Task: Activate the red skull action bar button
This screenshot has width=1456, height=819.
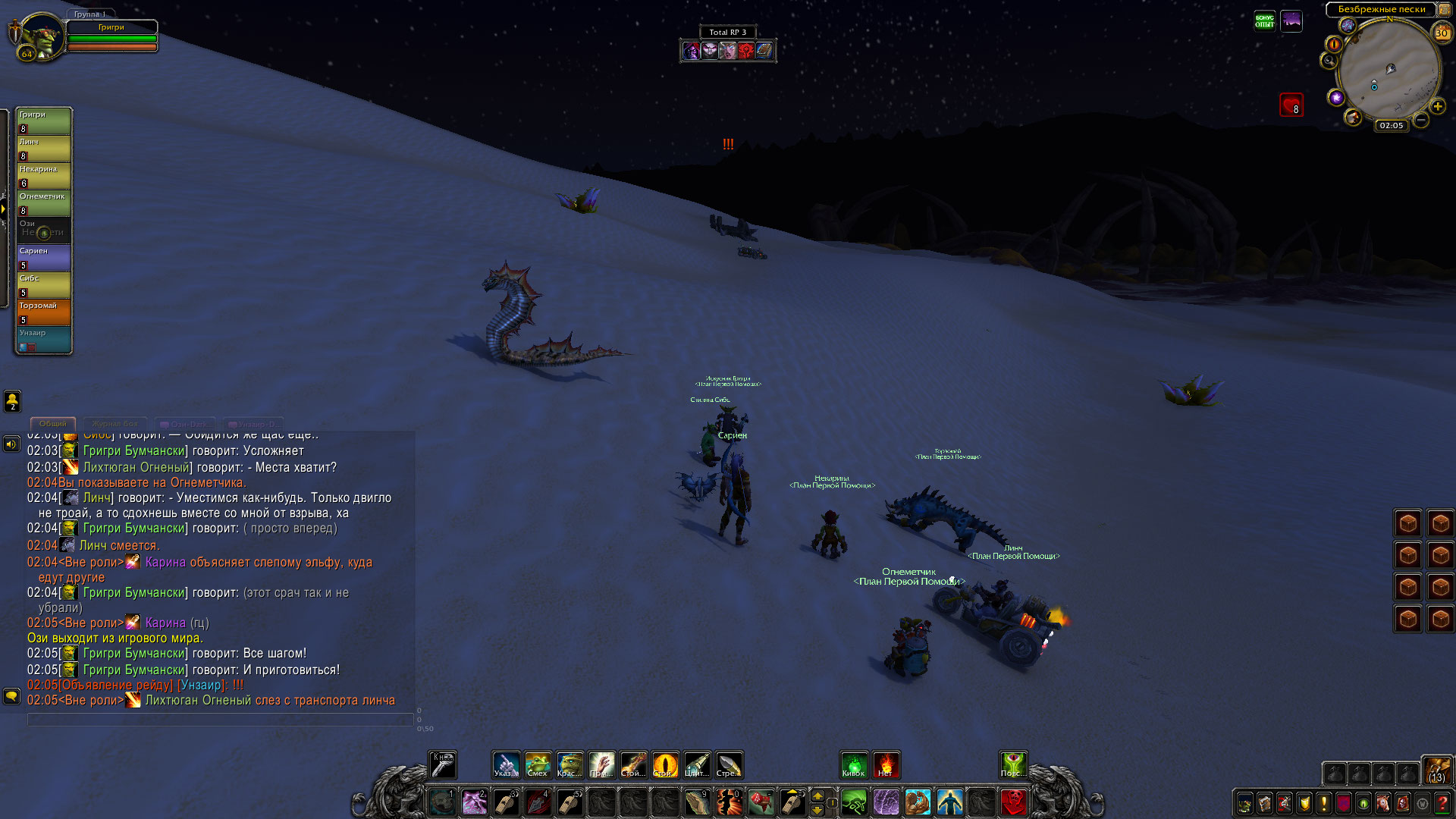Action: 1013,802
